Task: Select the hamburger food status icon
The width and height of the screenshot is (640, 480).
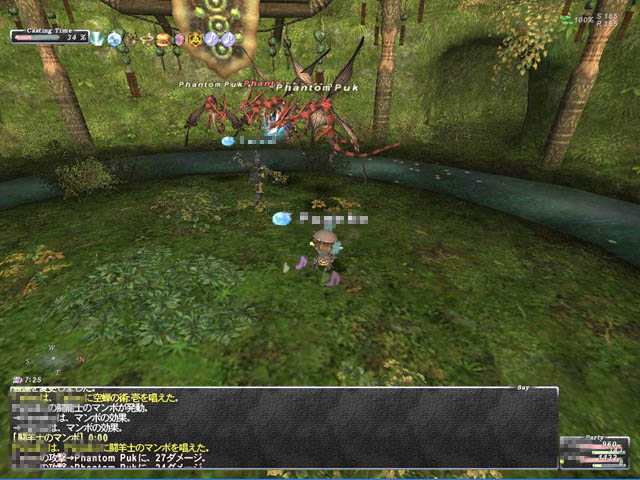Action: (x=163, y=39)
